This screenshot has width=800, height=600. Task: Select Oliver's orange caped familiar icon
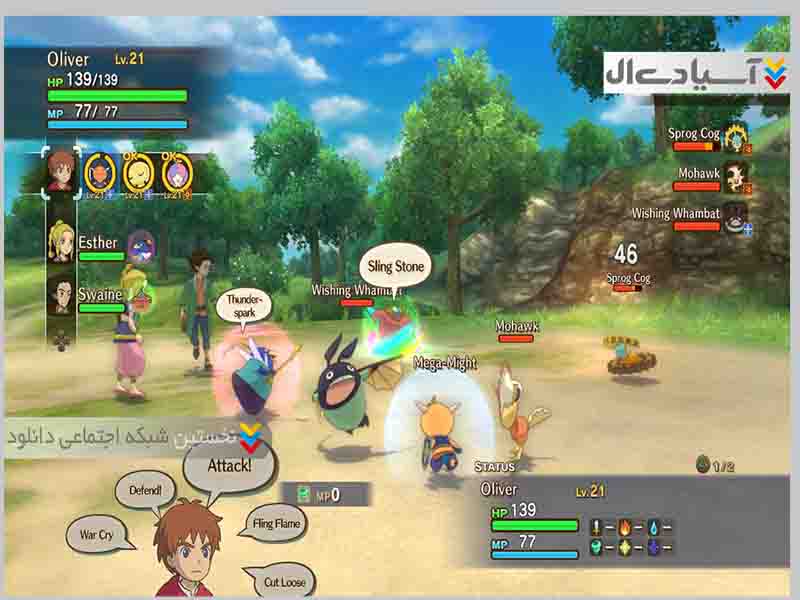[x=100, y=172]
